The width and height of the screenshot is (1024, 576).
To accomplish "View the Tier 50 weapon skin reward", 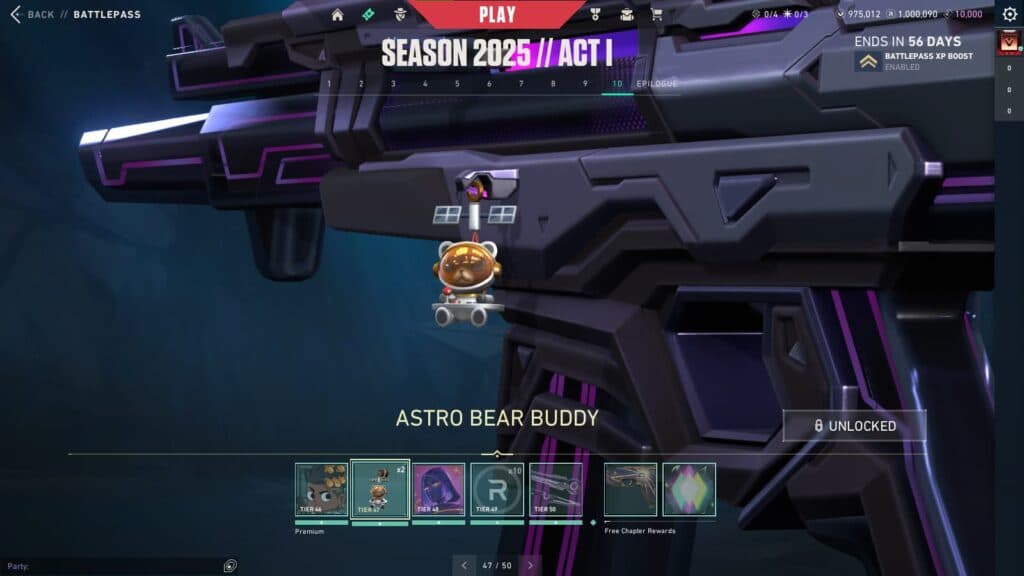I will [x=555, y=489].
